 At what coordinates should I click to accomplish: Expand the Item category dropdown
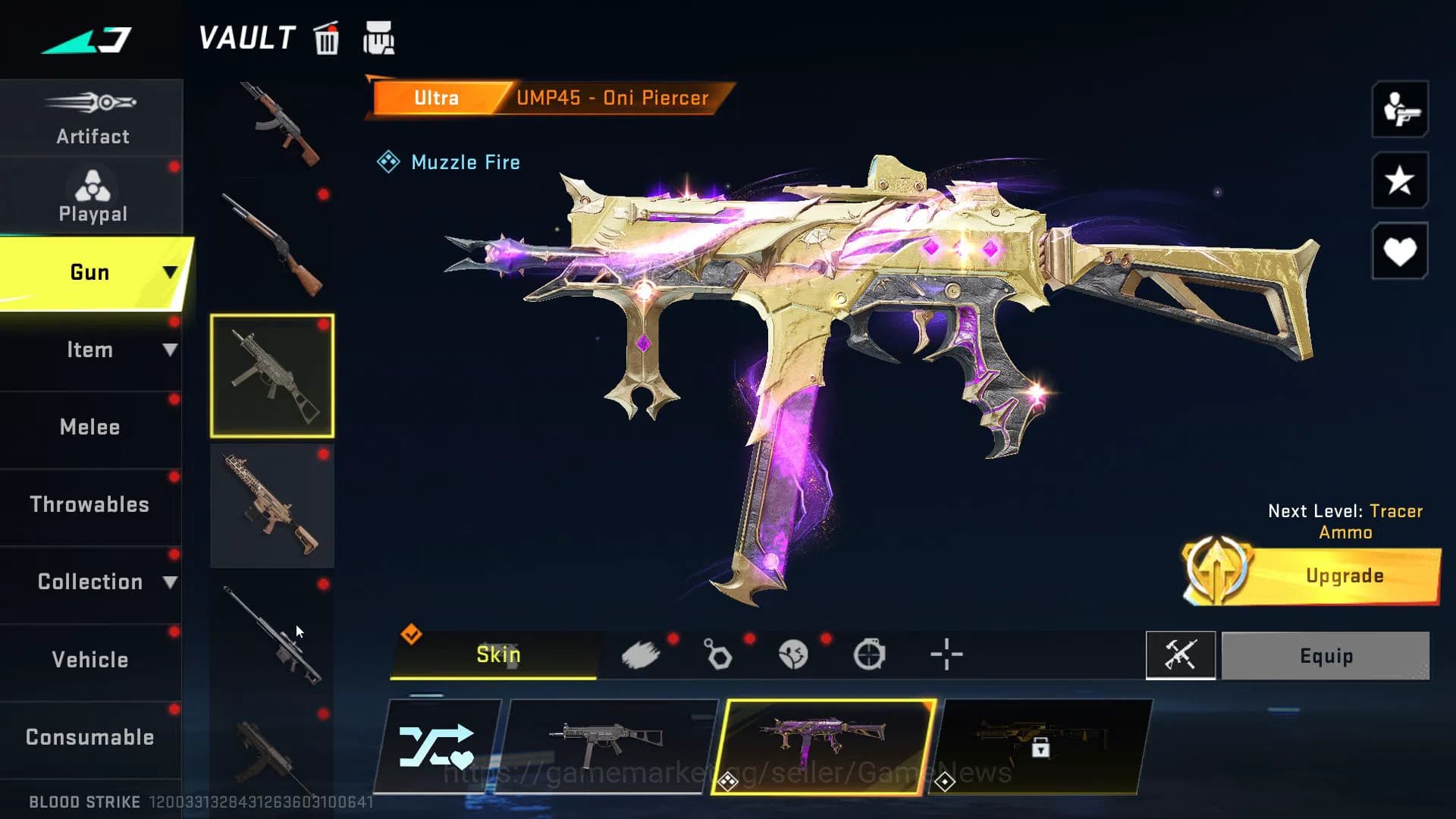point(91,350)
